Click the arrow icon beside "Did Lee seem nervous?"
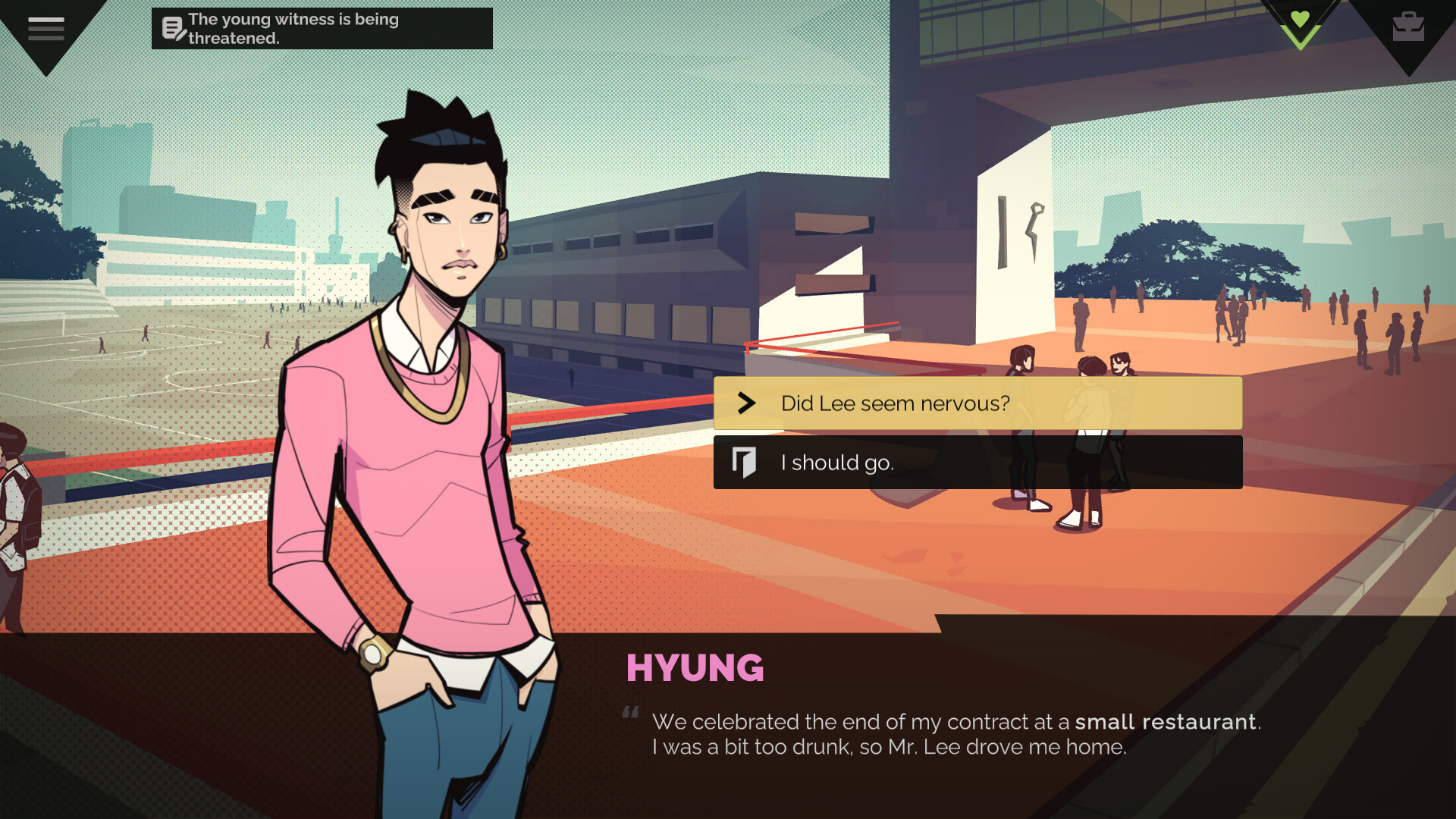 [745, 403]
